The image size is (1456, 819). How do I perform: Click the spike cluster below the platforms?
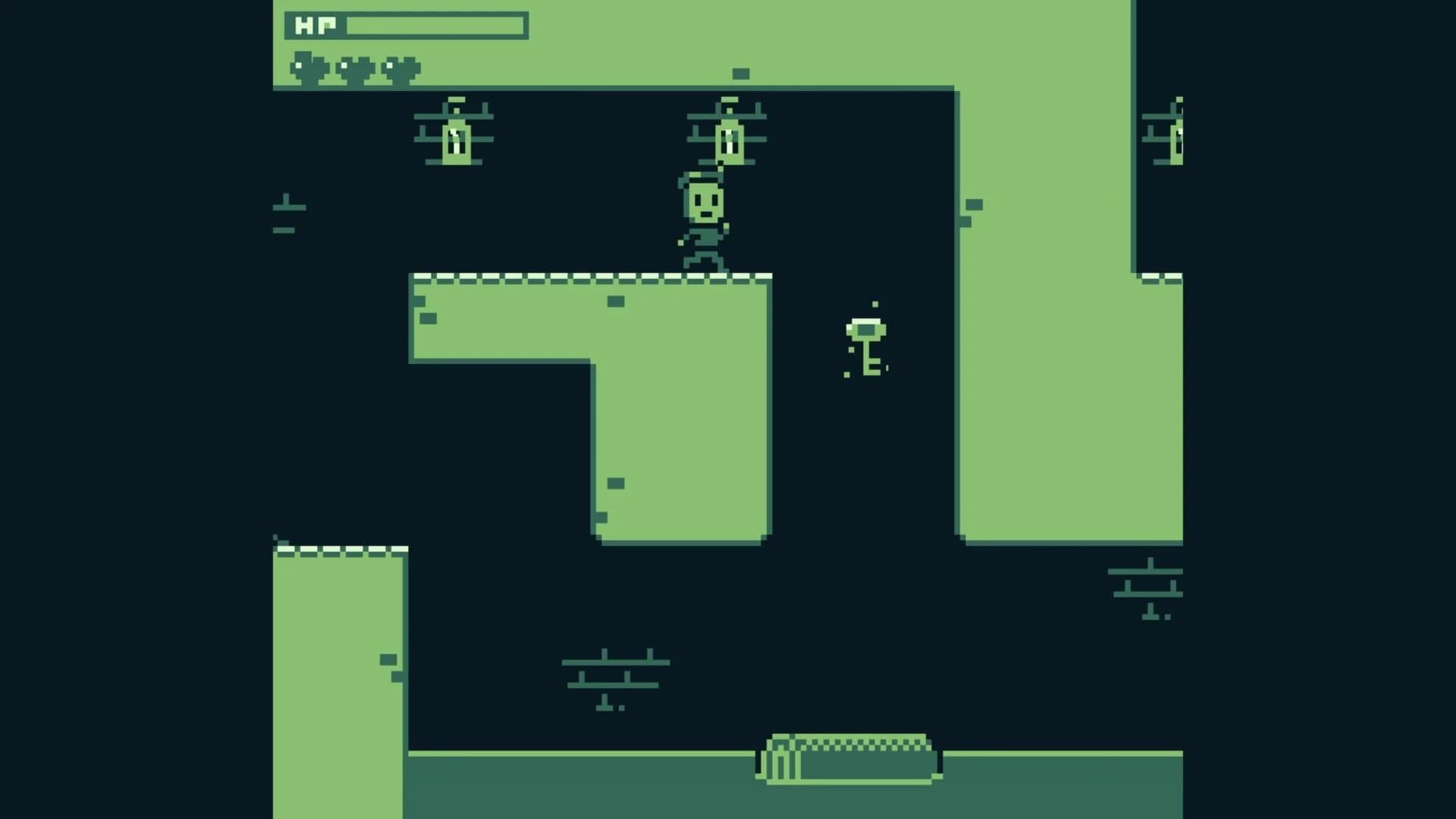(614, 675)
